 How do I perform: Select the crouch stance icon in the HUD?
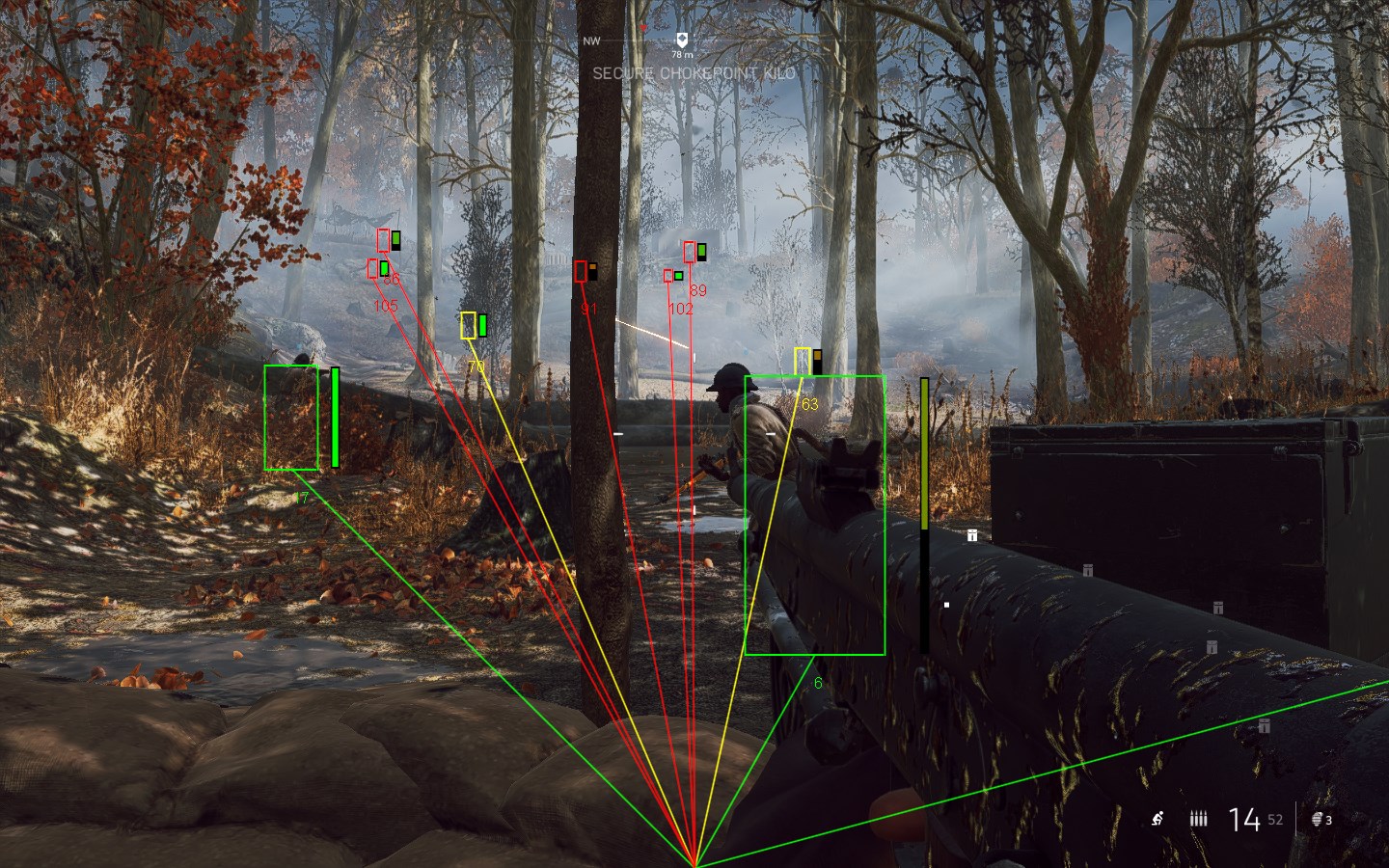coord(1158,818)
